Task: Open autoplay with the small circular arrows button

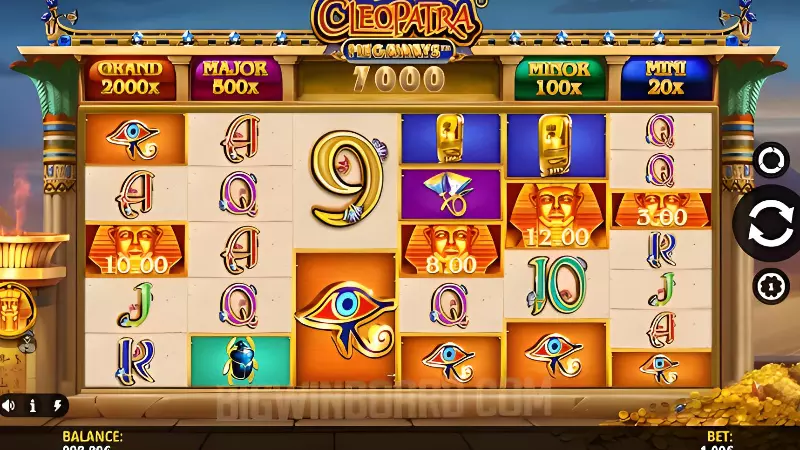Action: tap(771, 160)
